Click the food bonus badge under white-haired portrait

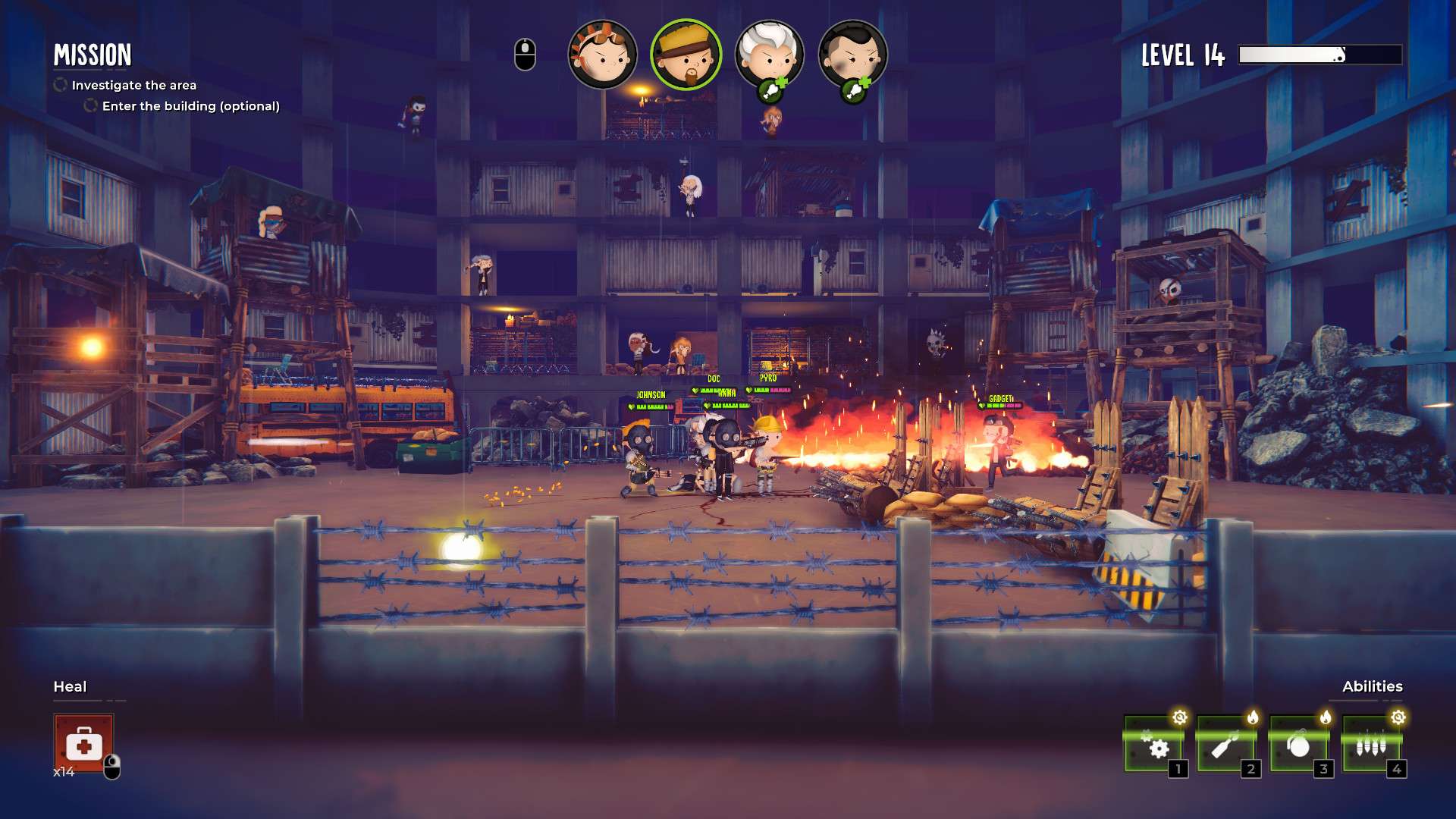772,91
